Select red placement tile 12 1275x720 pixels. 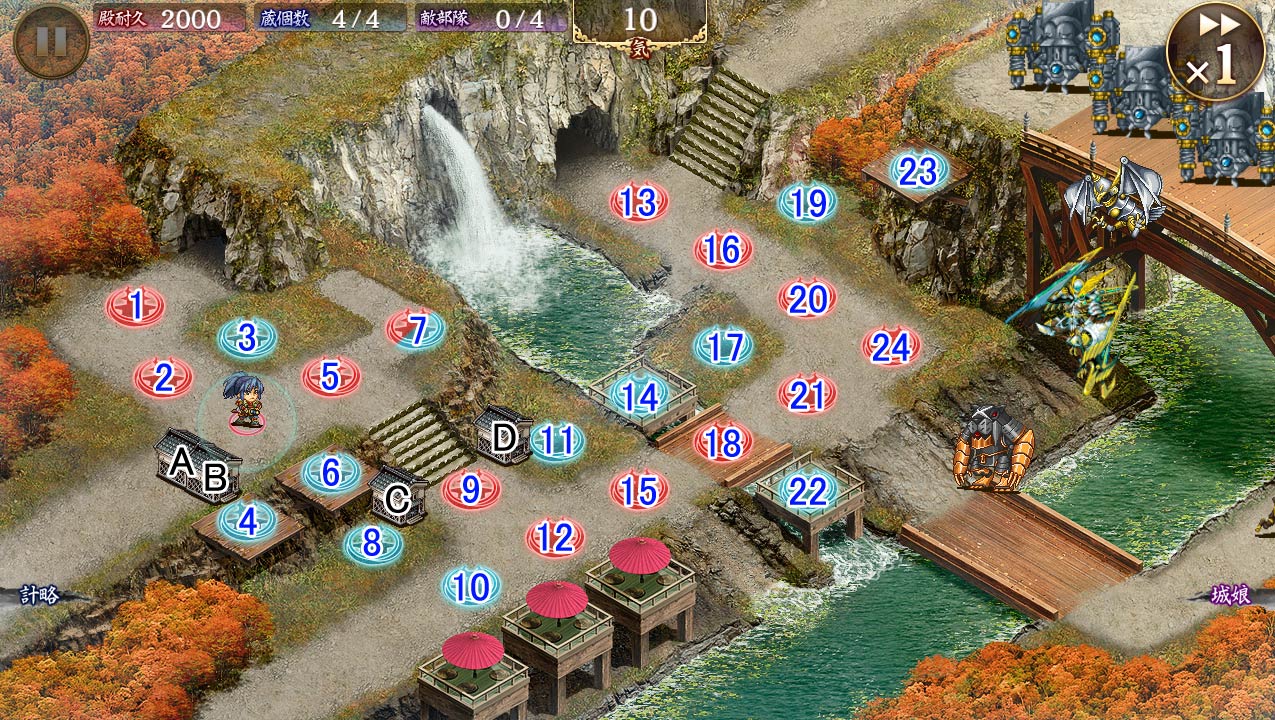[555, 539]
